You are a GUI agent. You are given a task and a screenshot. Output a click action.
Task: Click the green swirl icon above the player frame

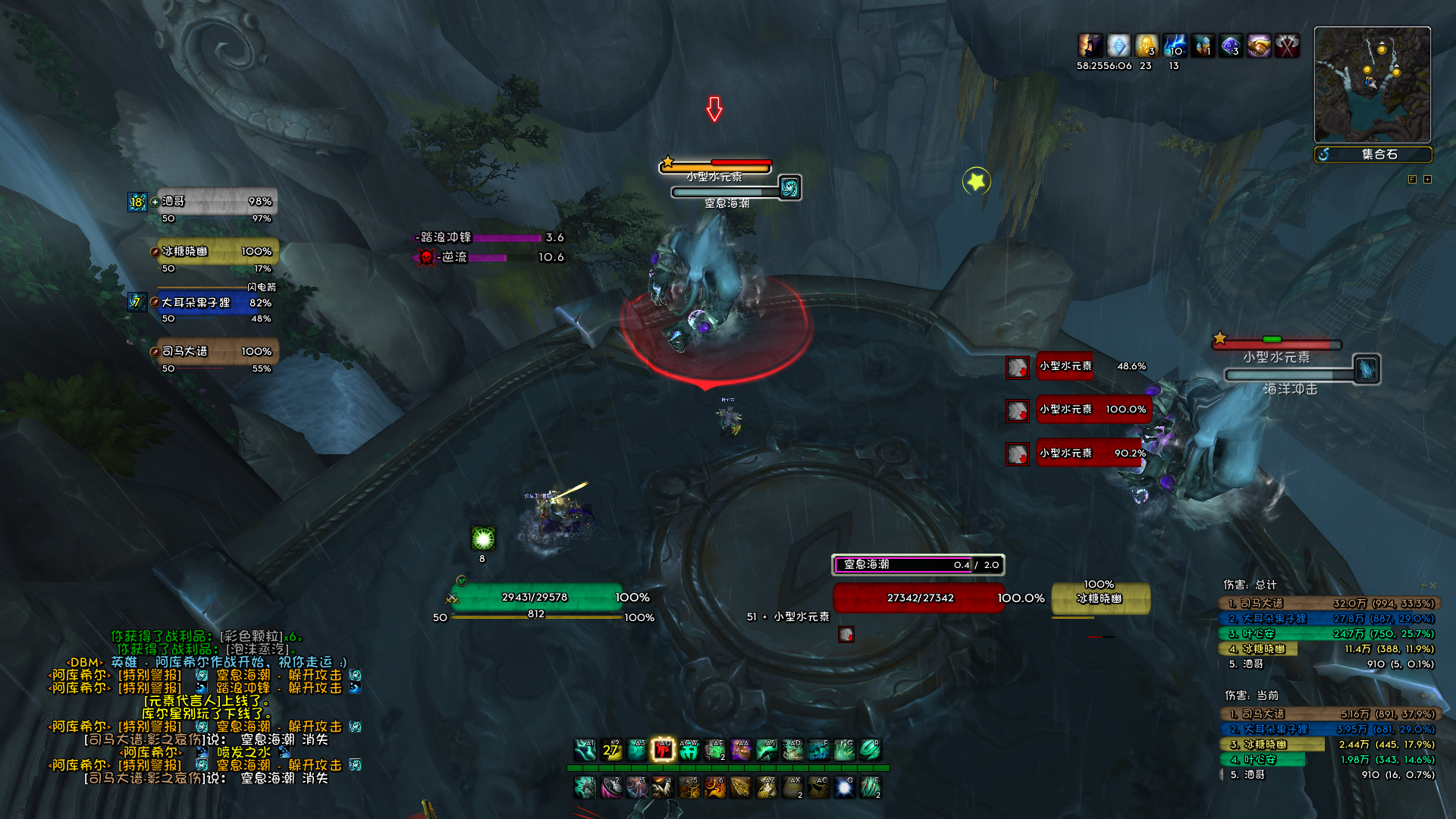pyautogui.click(x=483, y=538)
